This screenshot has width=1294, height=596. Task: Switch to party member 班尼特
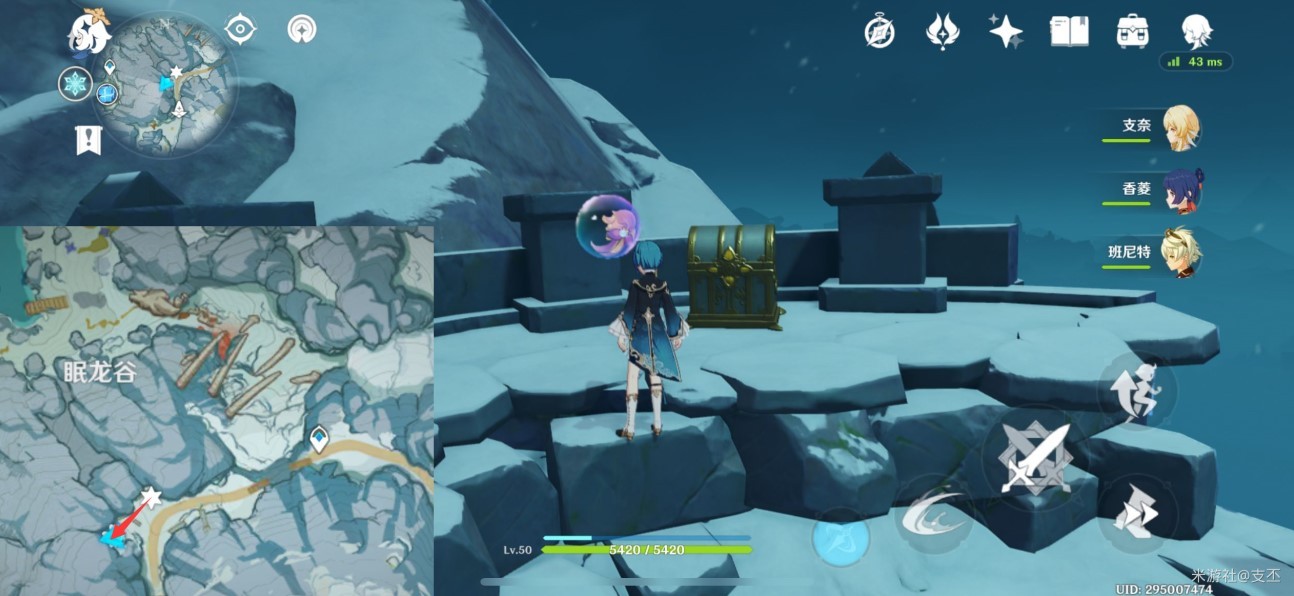pos(1178,251)
